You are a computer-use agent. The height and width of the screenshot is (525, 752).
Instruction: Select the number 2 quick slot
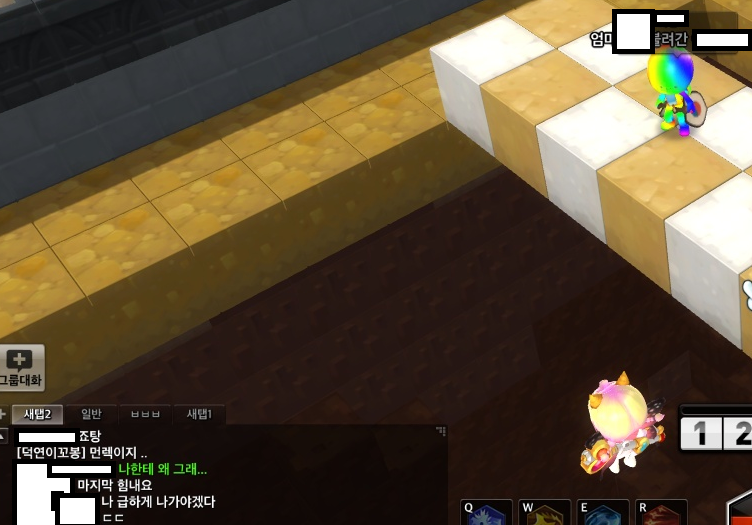(x=739, y=434)
